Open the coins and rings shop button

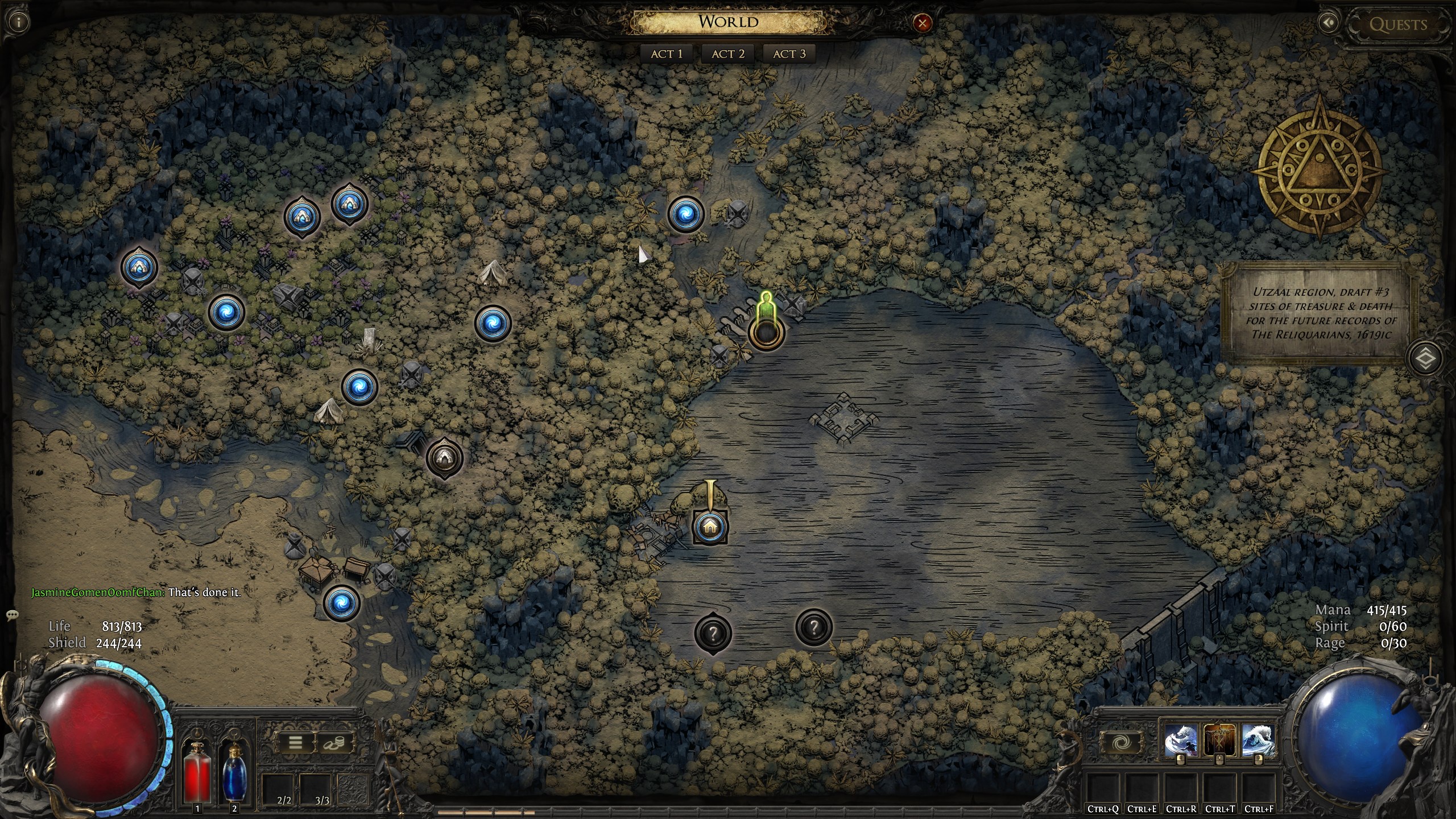click(336, 742)
